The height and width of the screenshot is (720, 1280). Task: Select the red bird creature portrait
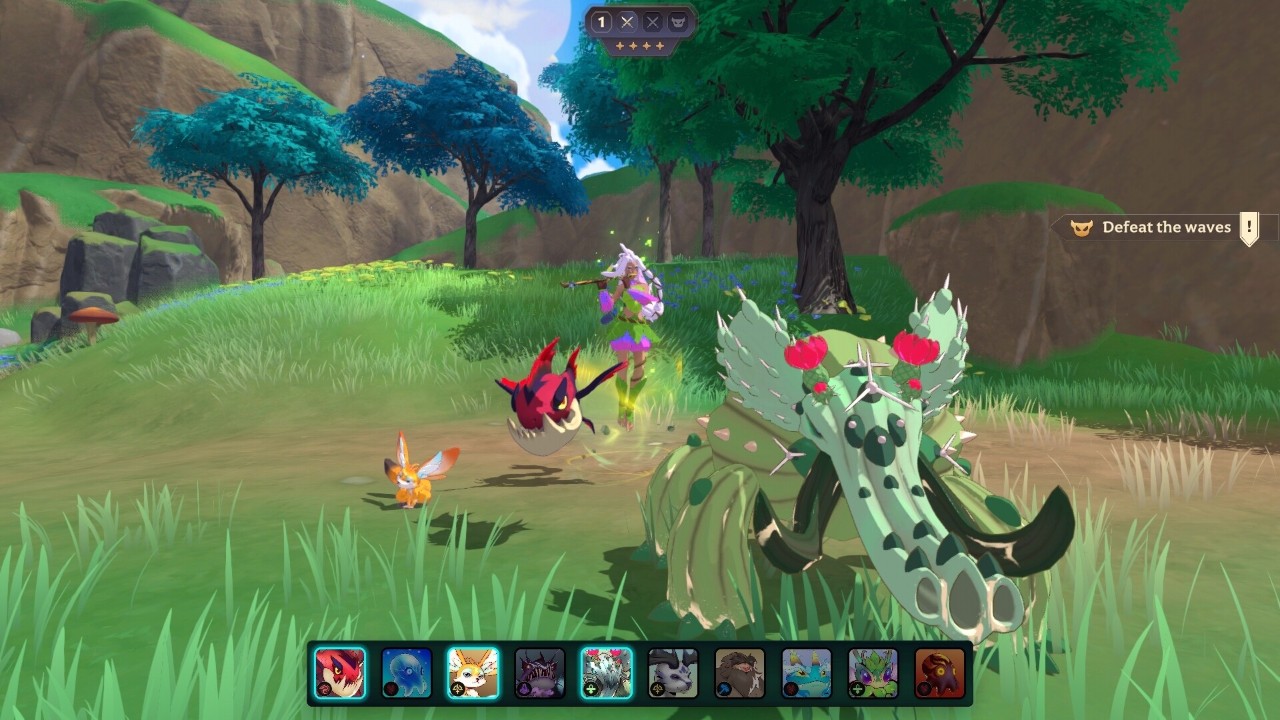point(340,673)
